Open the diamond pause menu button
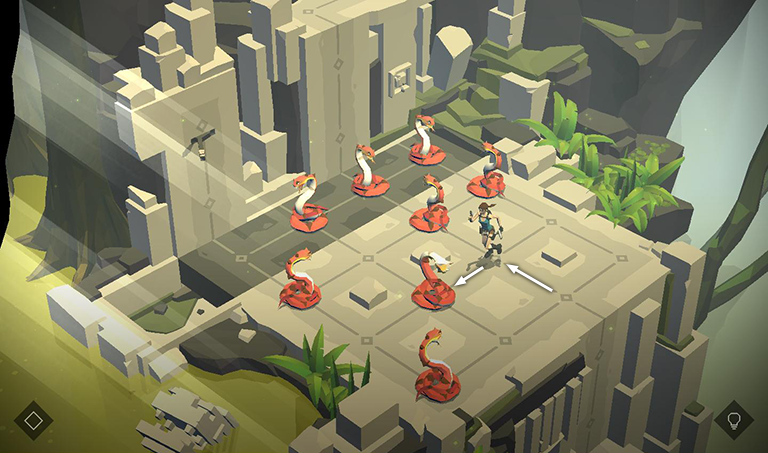 (33, 419)
